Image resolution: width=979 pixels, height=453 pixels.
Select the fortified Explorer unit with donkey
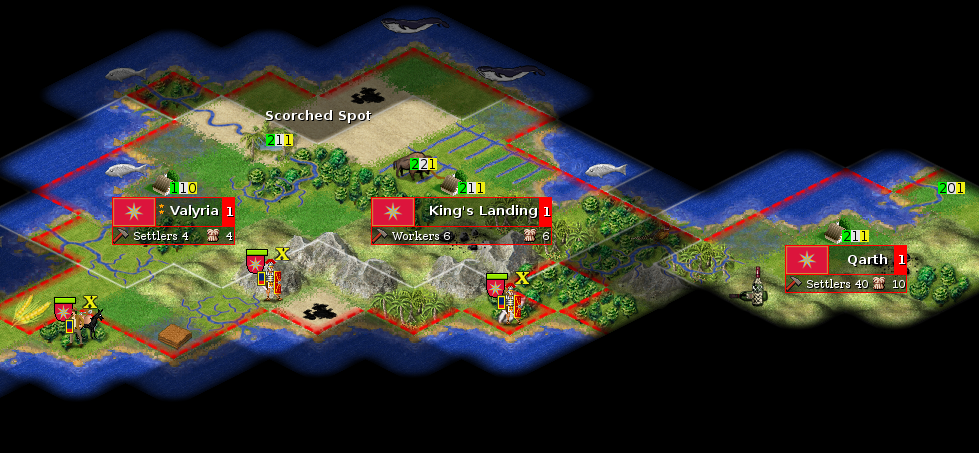[x=80, y=322]
